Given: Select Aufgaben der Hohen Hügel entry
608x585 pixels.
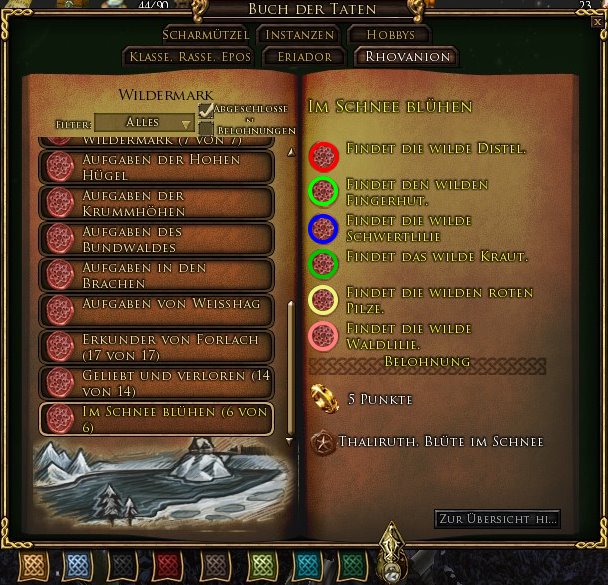Looking at the screenshot, I should tap(156, 167).
